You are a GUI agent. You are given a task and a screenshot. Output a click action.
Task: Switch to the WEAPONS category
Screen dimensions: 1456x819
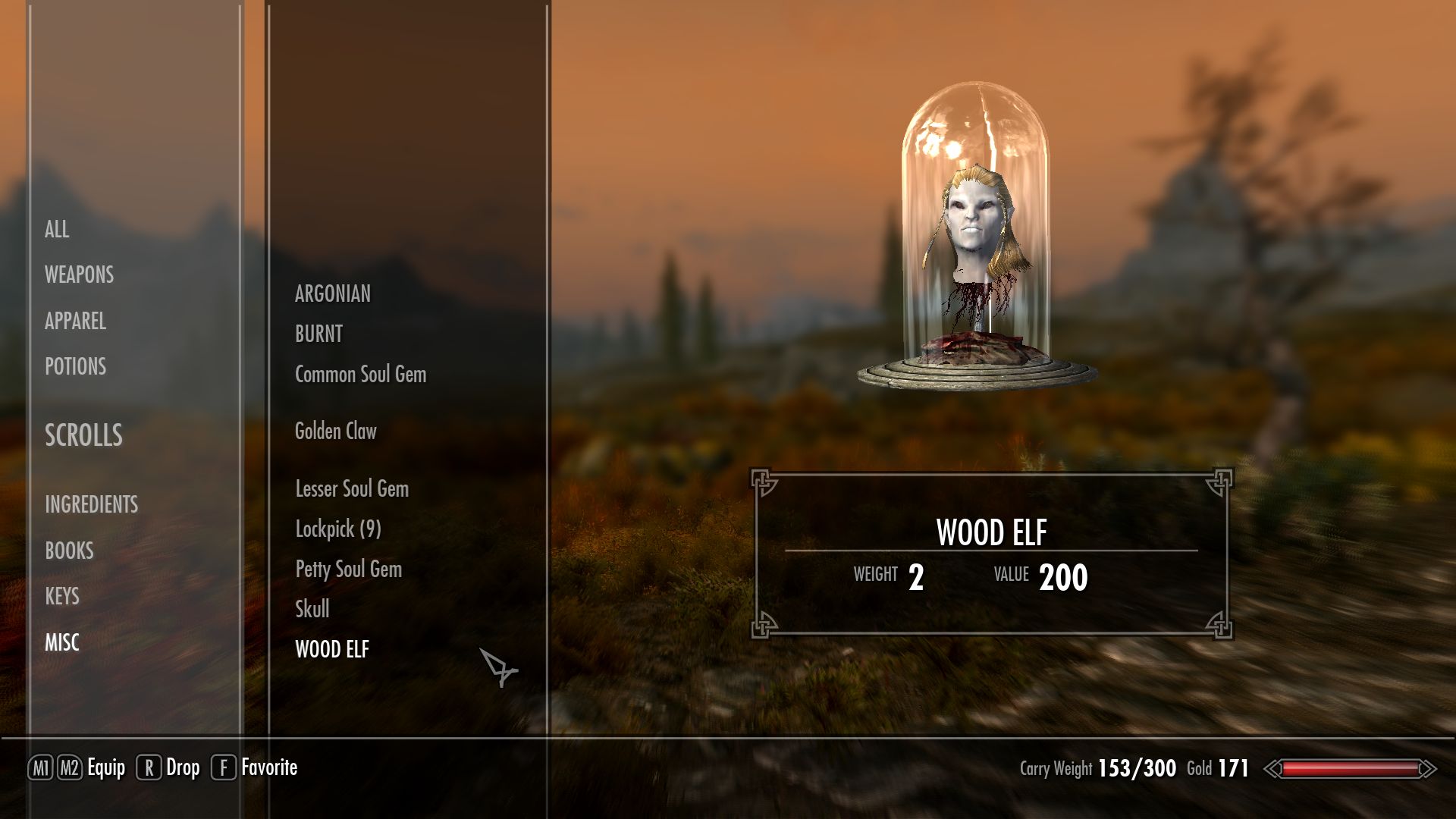(79, 275)
